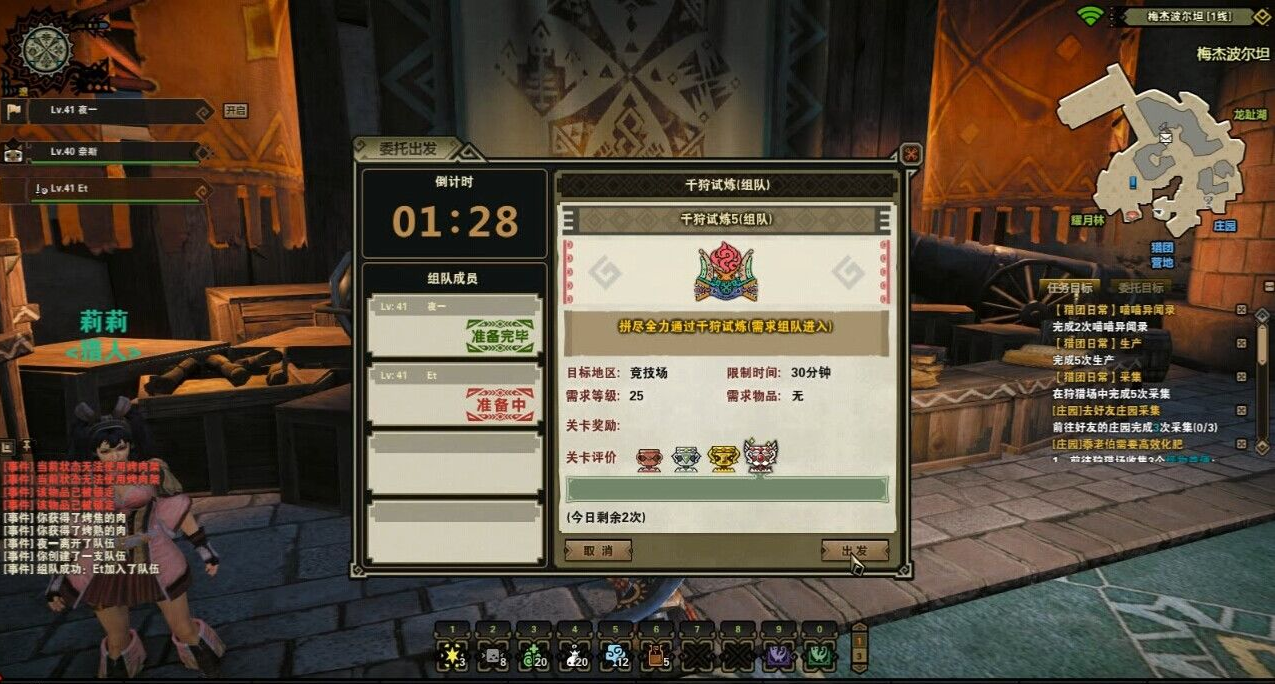Close the 委托出发 quest window
Viewport: 1275px width, 684px height.
(910, 154)
